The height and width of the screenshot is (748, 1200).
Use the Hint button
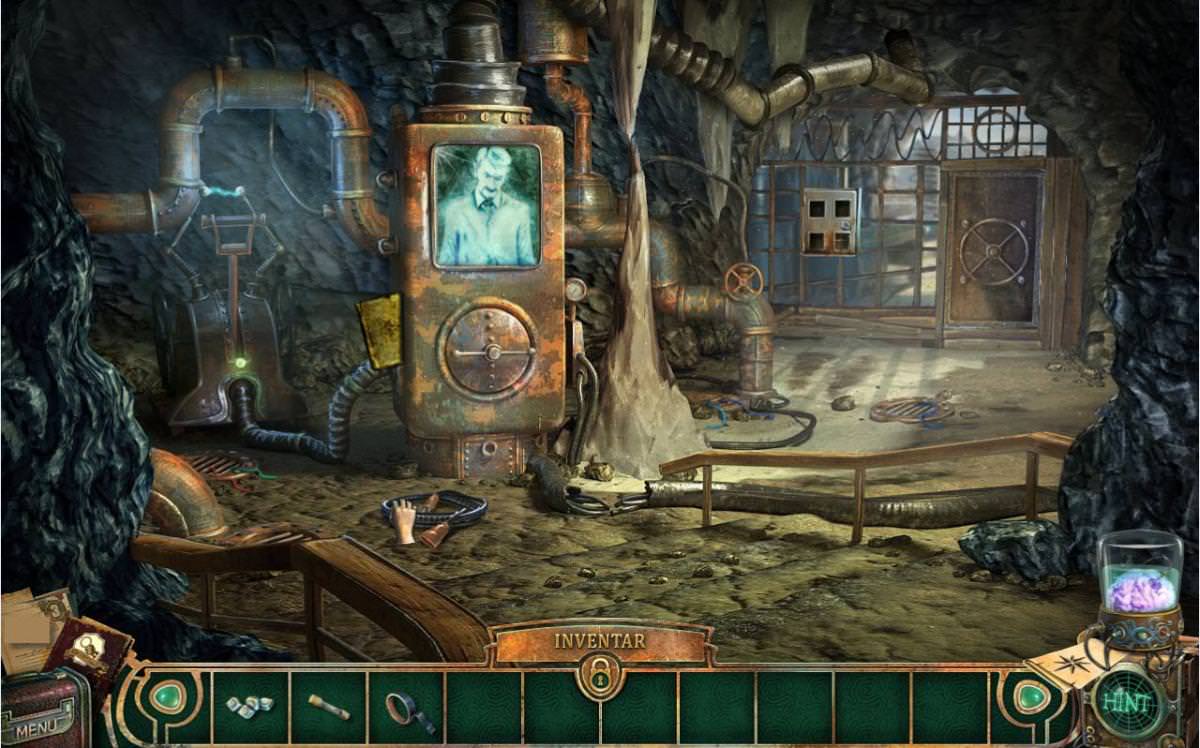(x=1129, y=702)
